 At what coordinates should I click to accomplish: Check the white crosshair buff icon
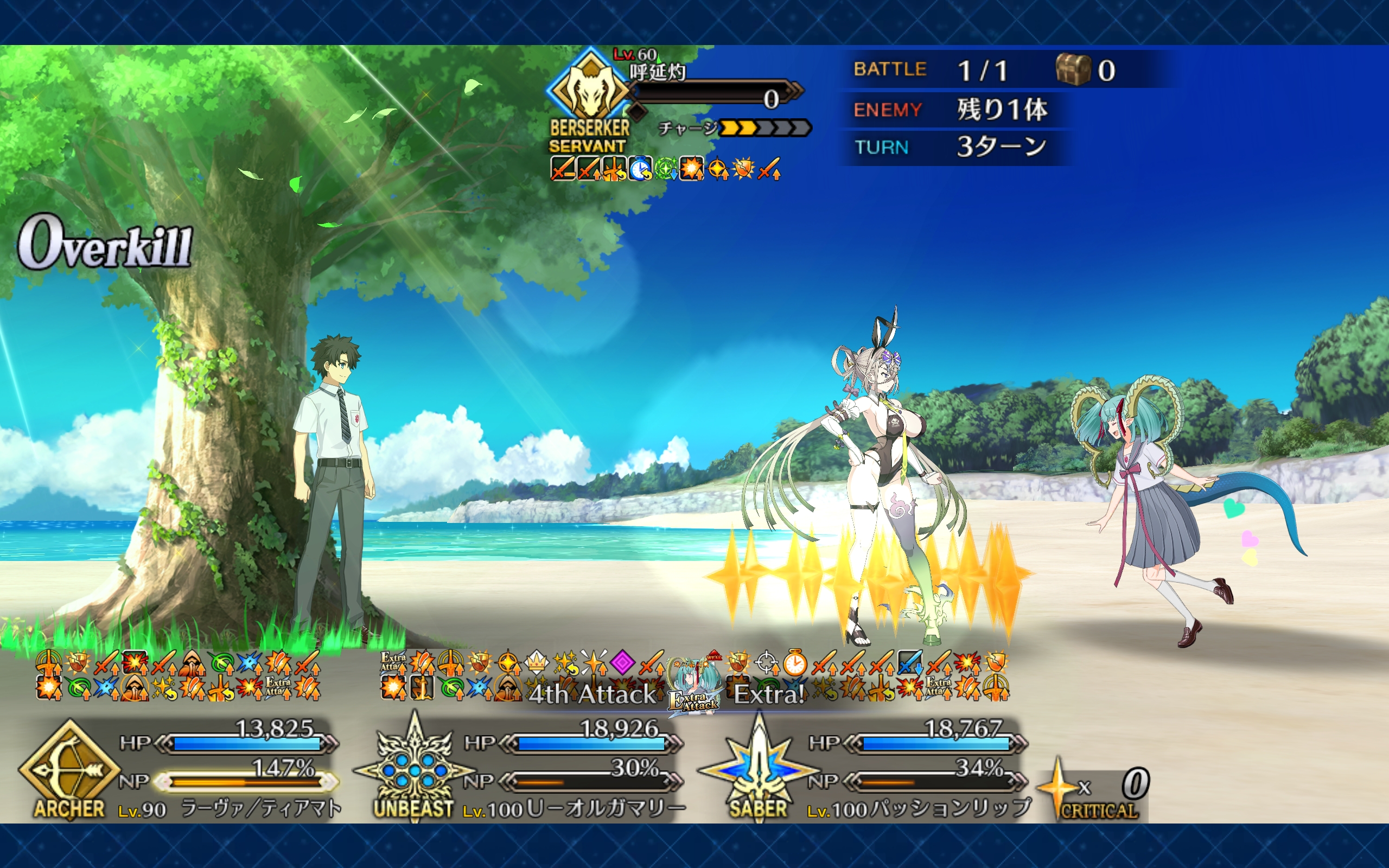pos(766,663)
